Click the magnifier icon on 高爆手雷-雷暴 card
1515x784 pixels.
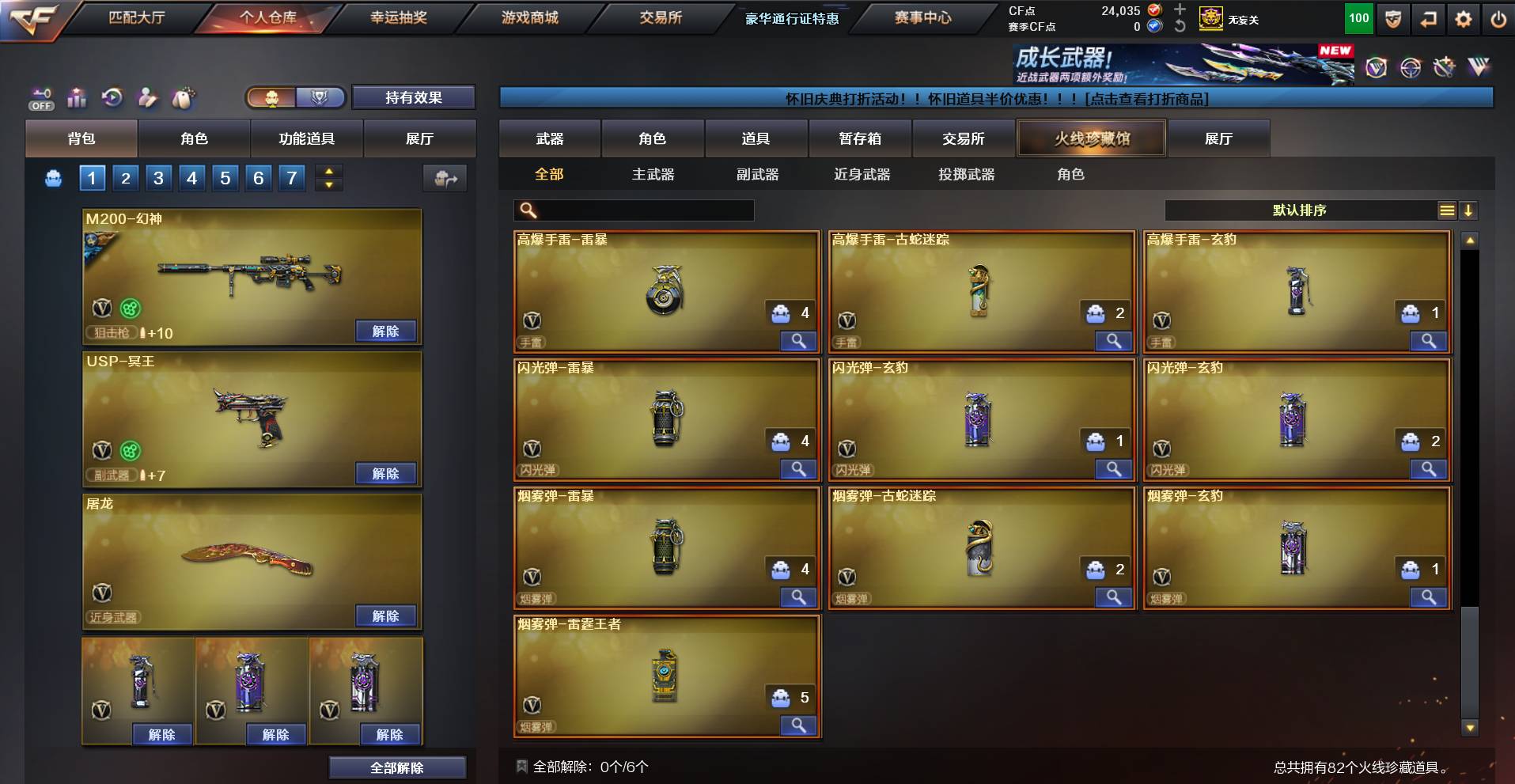[798, 341]
